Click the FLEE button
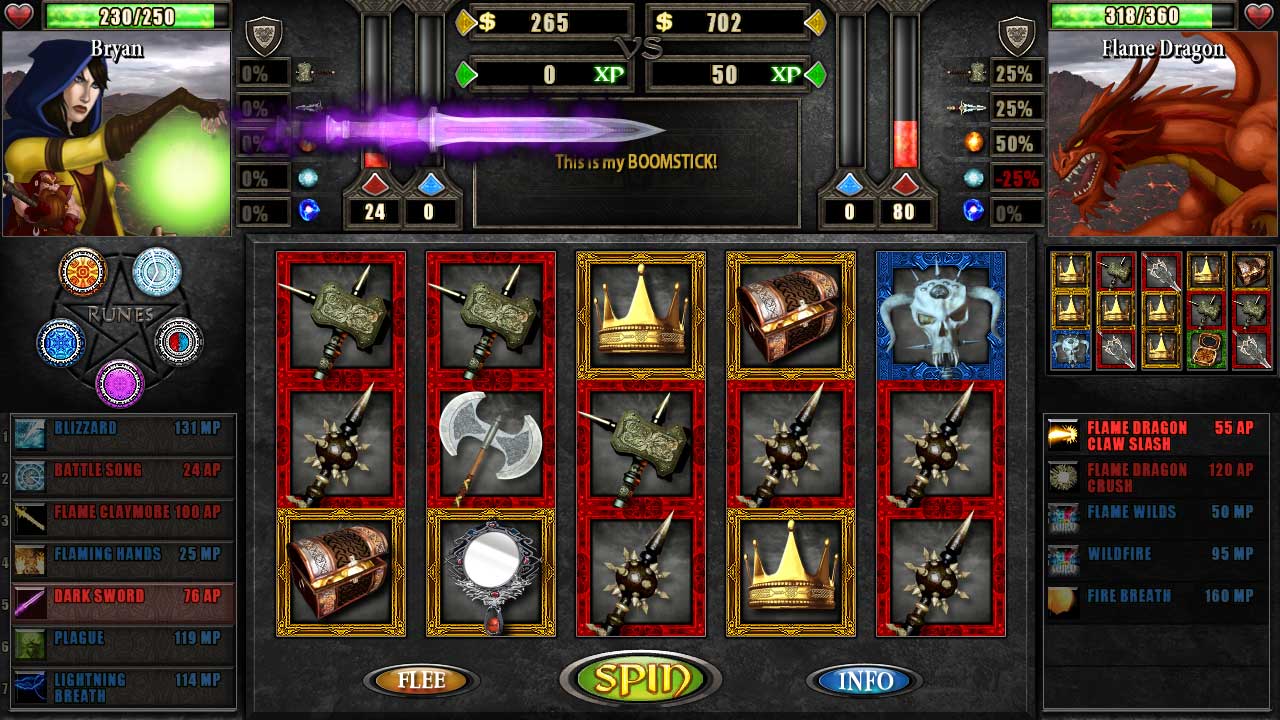The height and width of the screenshot is (720, 1280). tap(423, 679)
